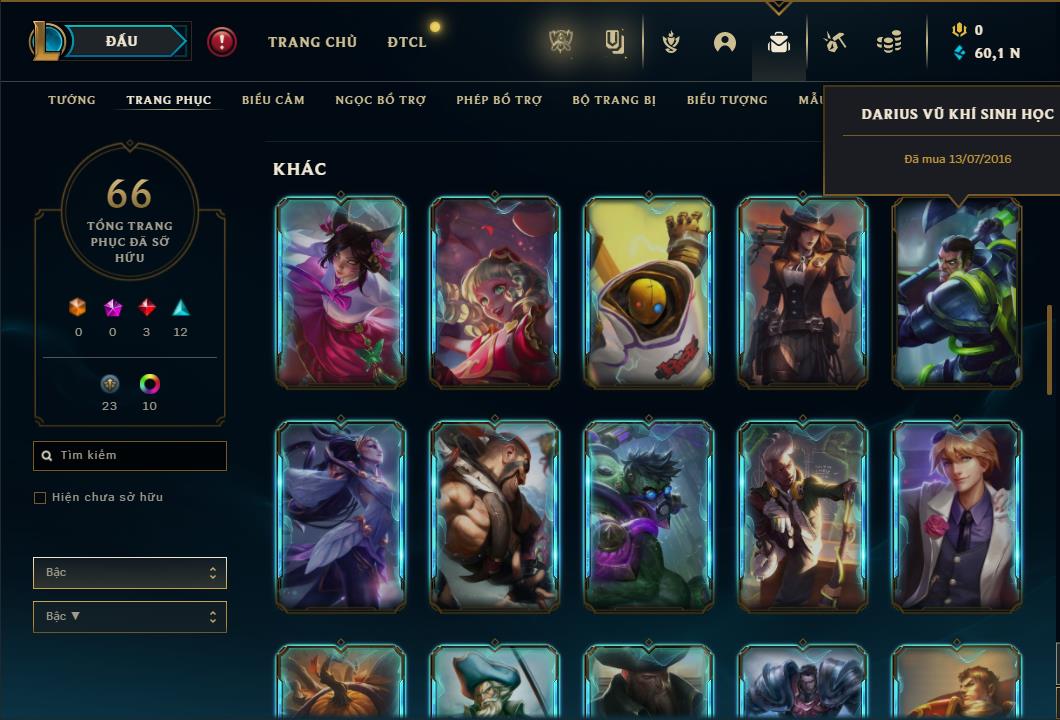This screenshot has height=720, width=1060.
Task: Select the yellow Blitzcrank robot skin card
Action: point(649,292)
